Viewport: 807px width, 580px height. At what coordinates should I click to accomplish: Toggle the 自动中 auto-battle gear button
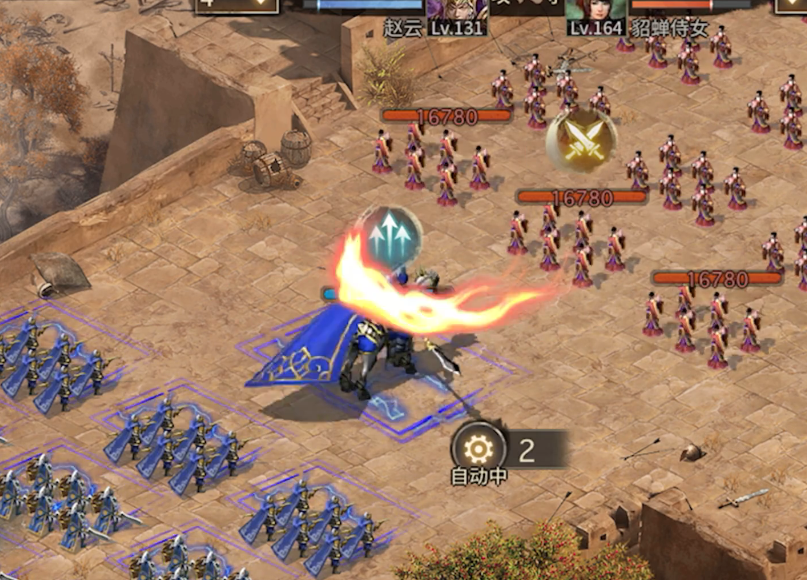[477, 448]
